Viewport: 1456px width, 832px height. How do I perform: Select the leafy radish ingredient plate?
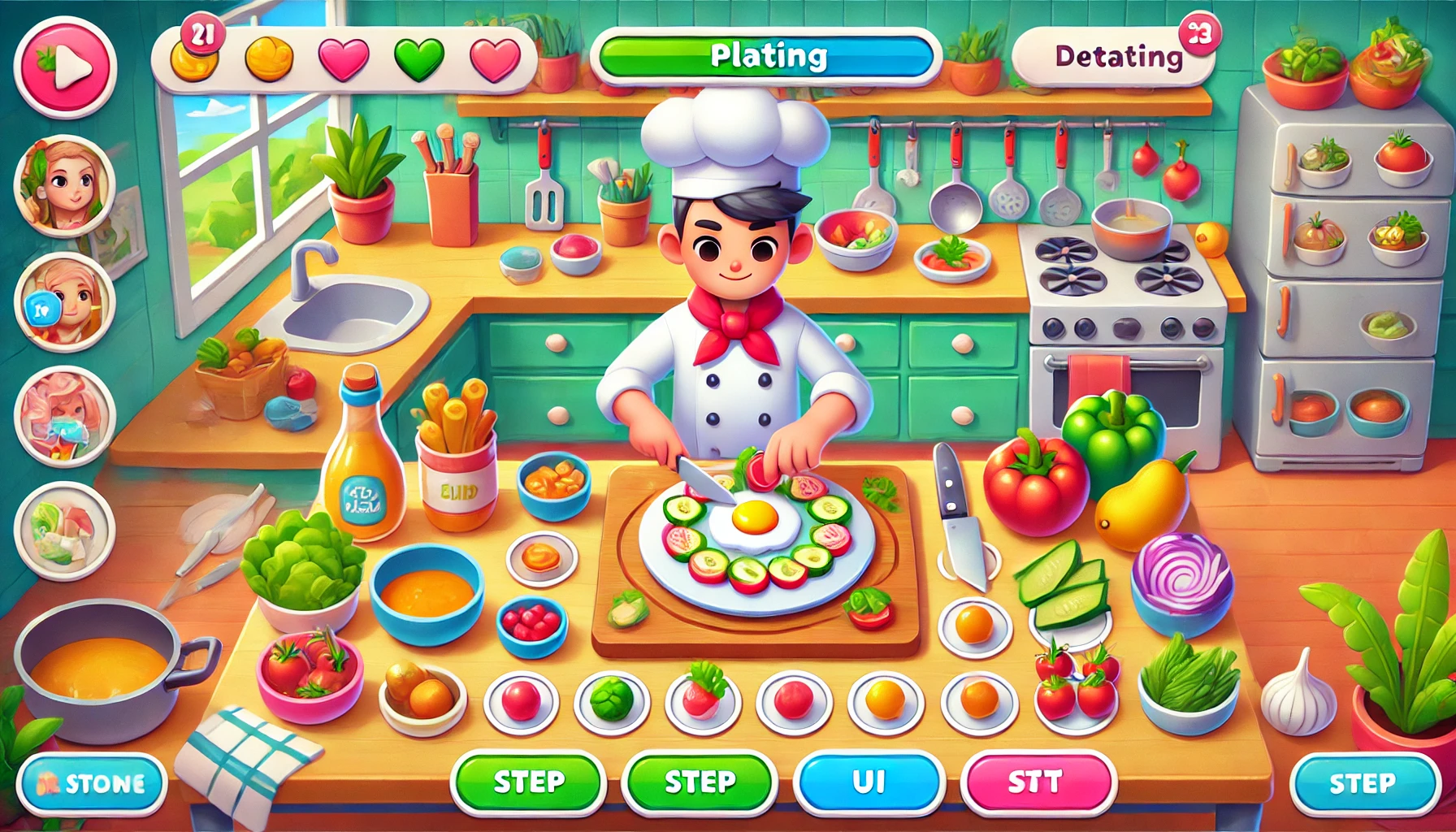[703, 700]
